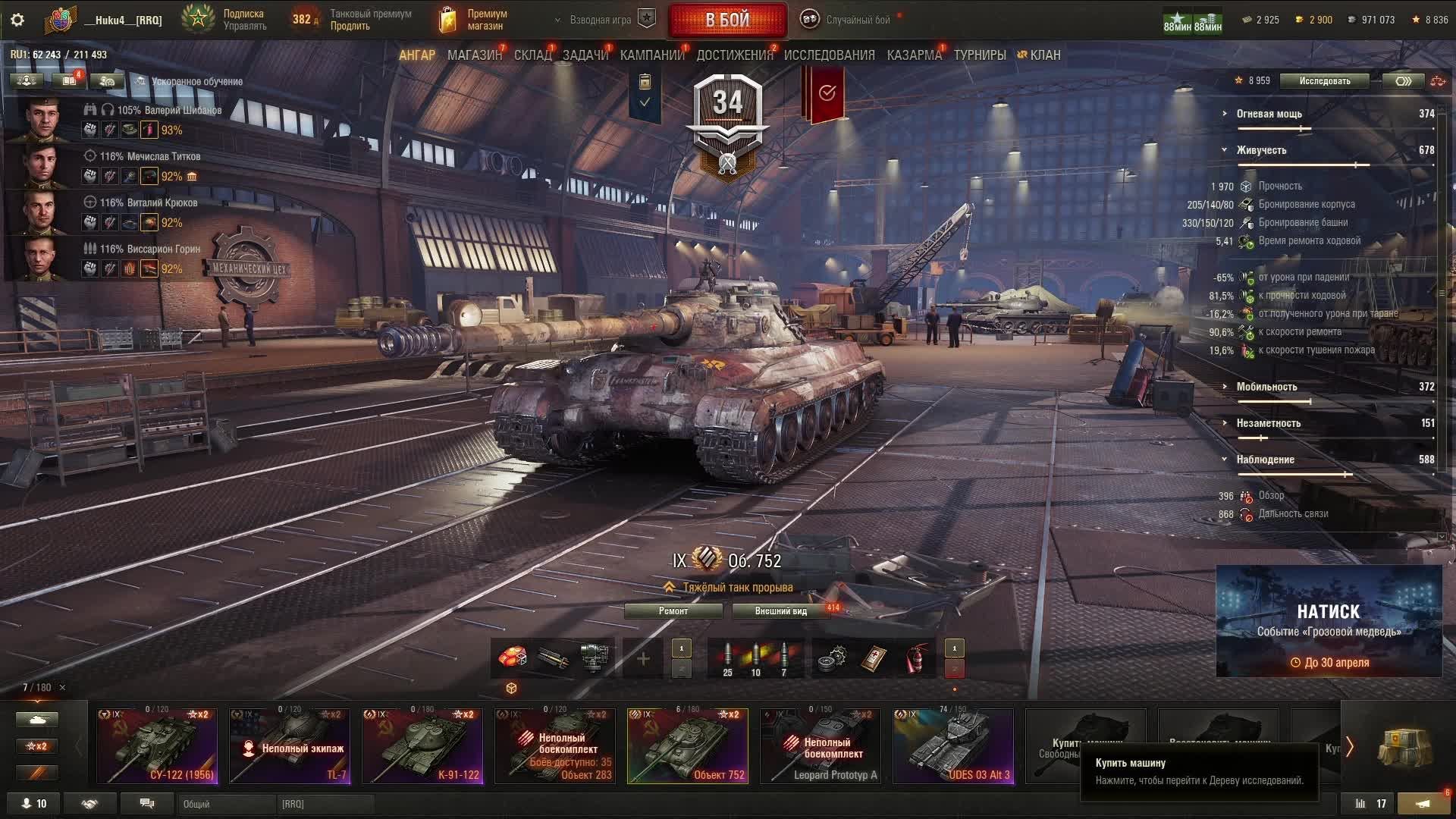This screenshot has width=1456, height=819.
Task: Switch to the КАЗАРМА tab
Action: click(914, 55)
